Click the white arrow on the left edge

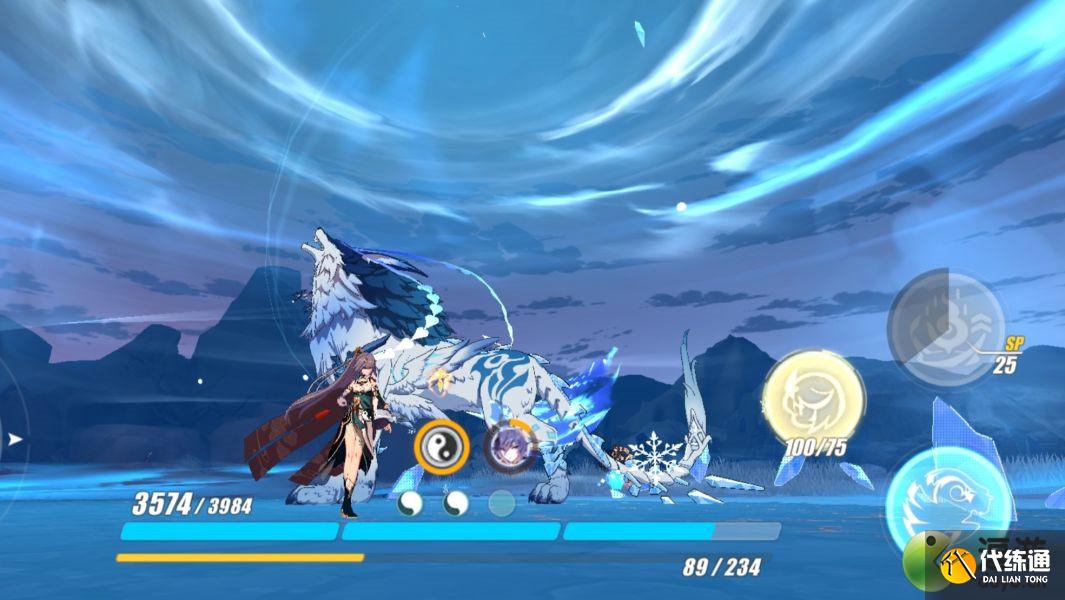(x=13, y=438)
